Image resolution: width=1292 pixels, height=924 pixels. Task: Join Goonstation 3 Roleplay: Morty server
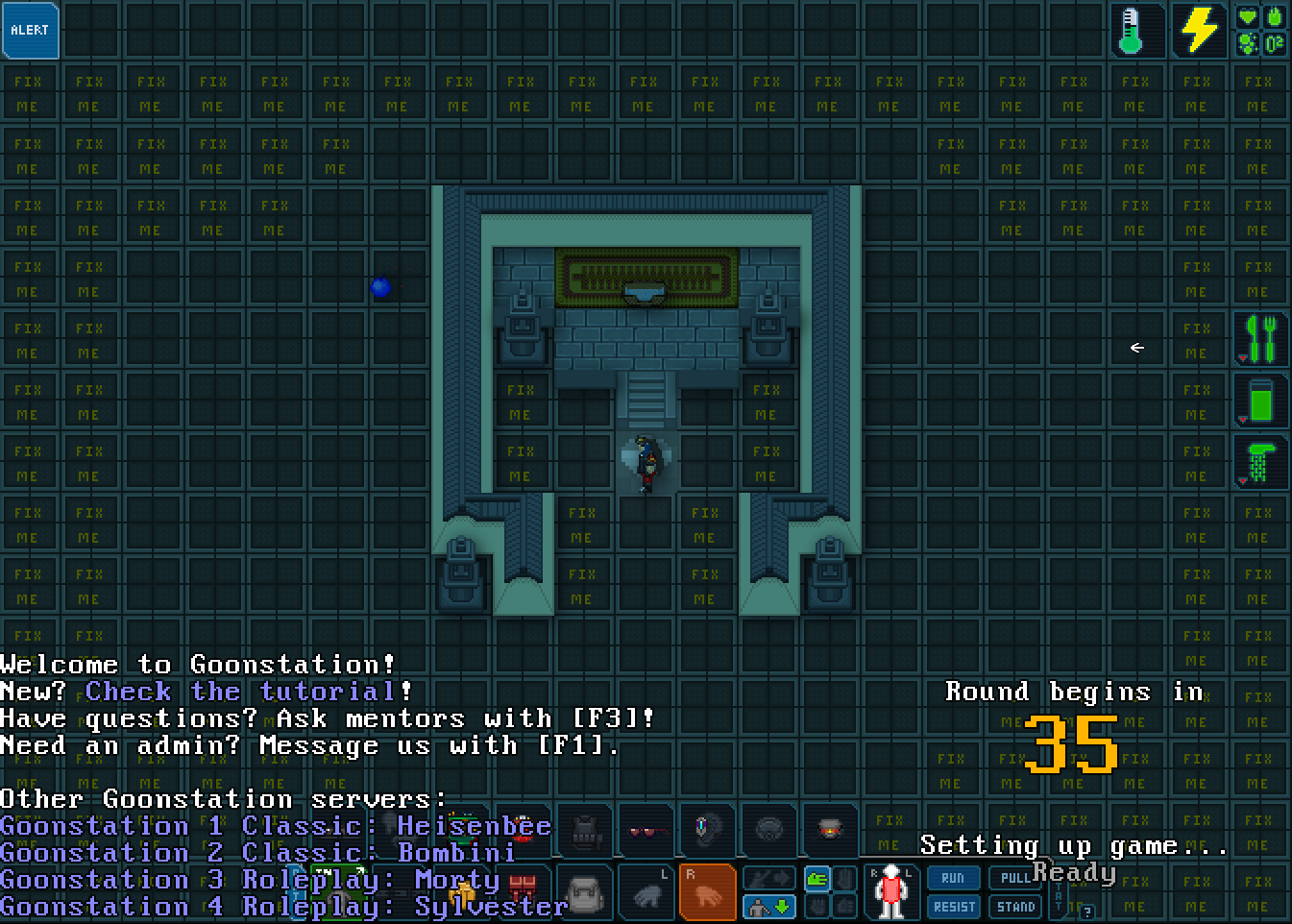tap(250, 880)
